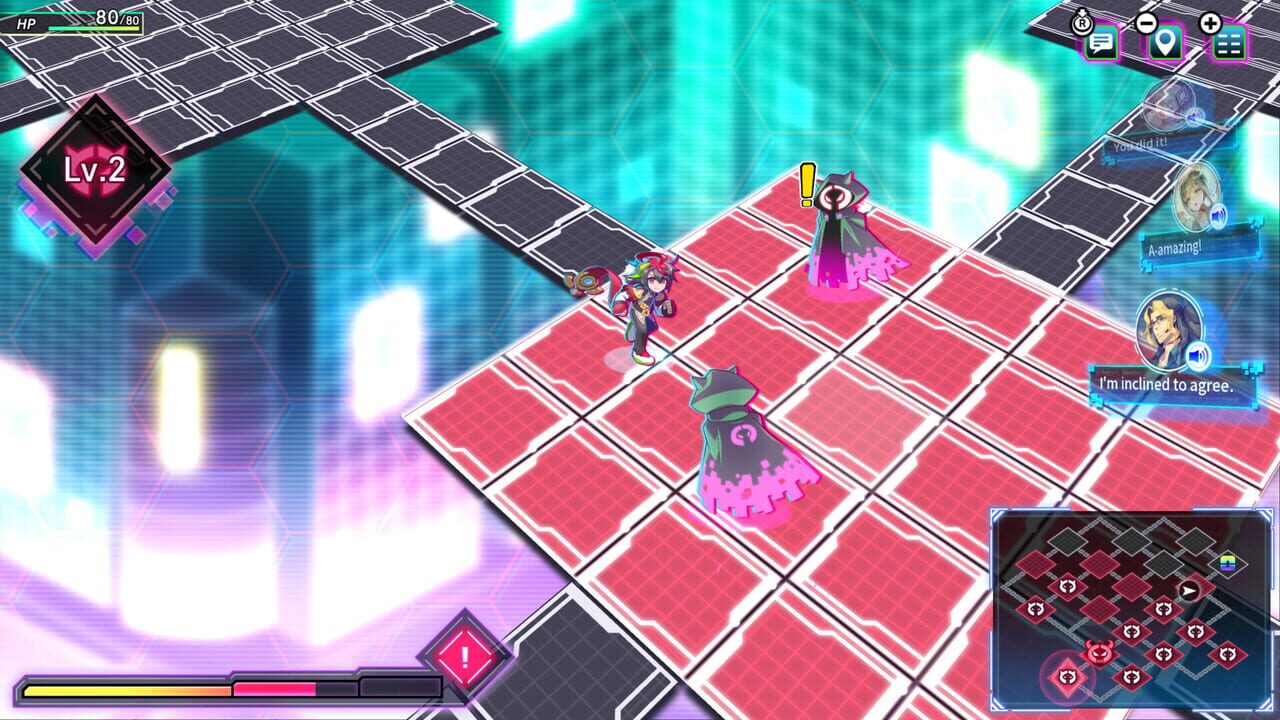1280x720 pixels.
Task: Click the red devil boss icon on the minimap
Action: tap(1099, 653)
